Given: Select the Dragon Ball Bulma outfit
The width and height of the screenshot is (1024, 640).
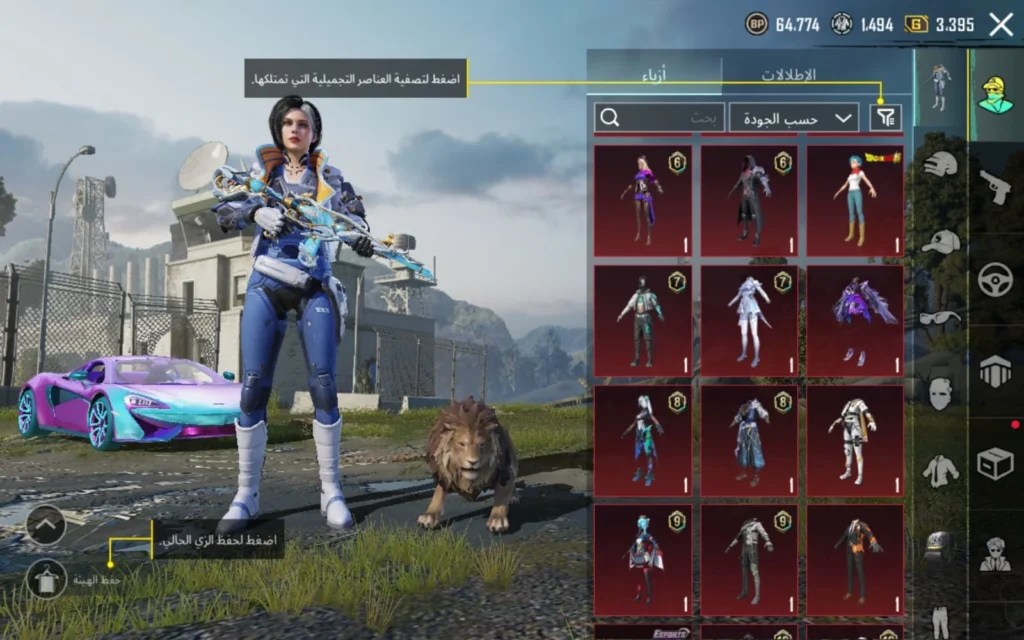Looking at the screenshot, I should (x=854, y=200).
